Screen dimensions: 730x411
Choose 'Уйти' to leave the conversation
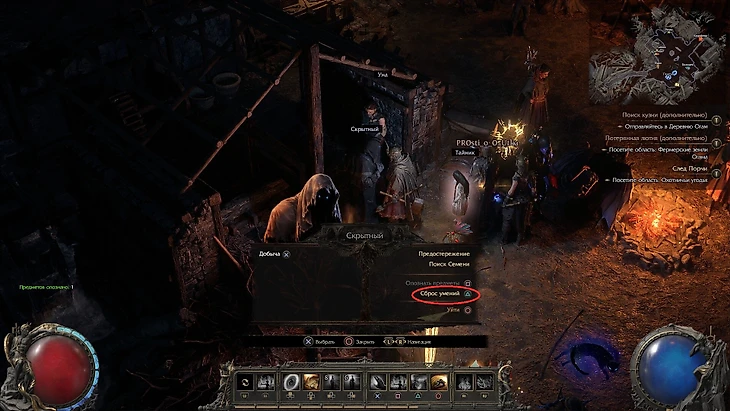pyautogui.click(x=453, y=310)
